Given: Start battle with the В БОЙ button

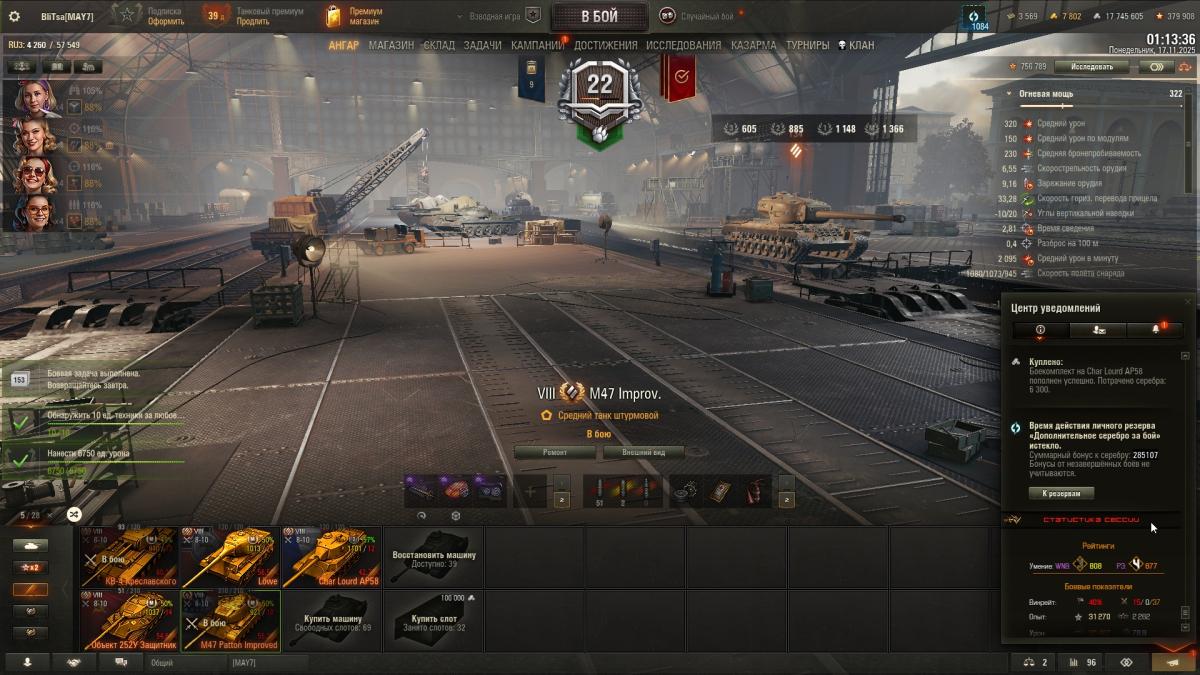Looking at the screenshot, I should point(599,16).
